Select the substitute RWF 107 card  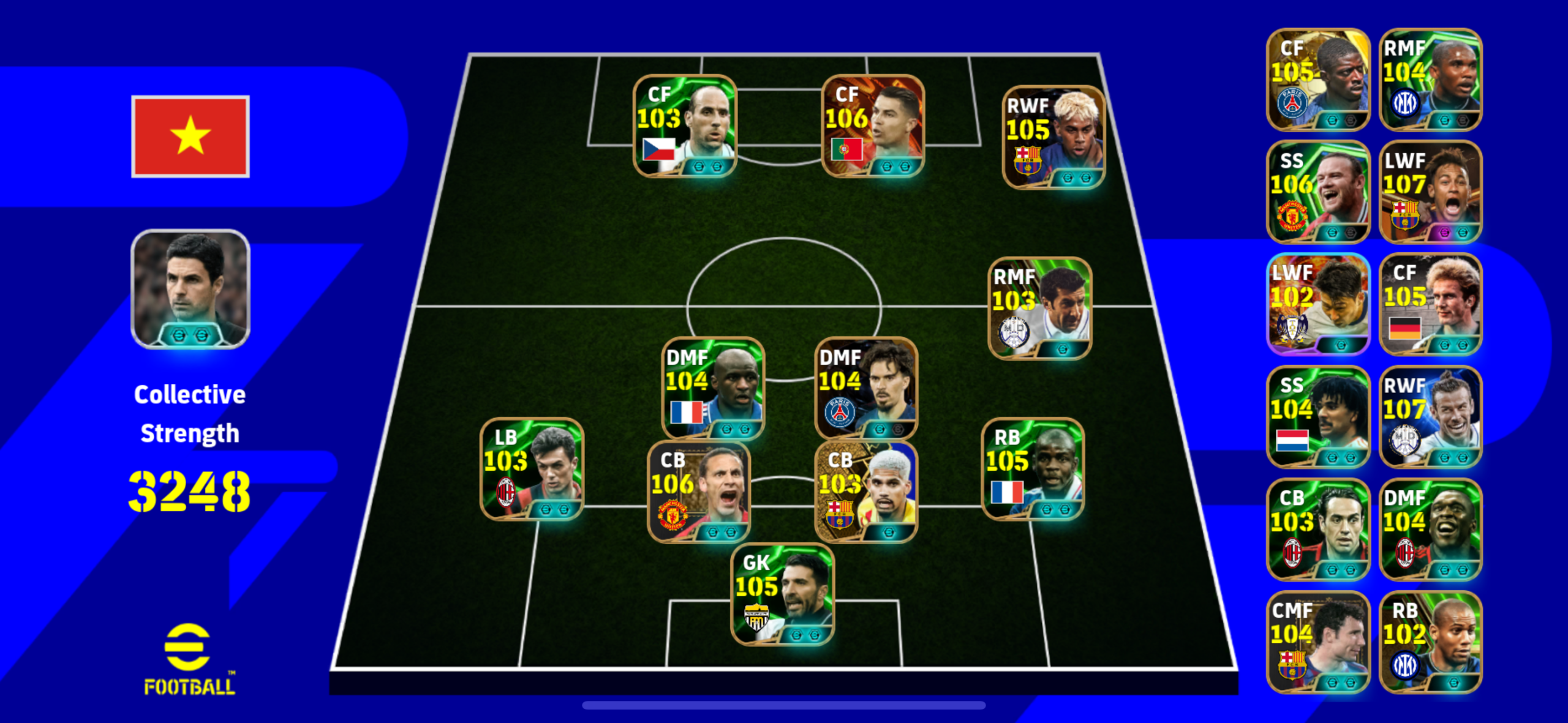[1430, 417]
